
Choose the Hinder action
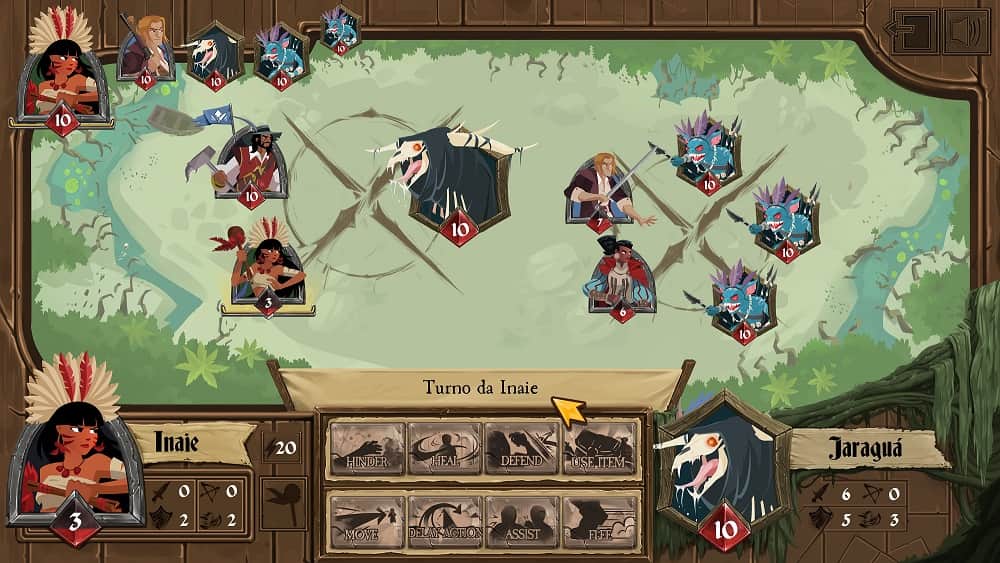pyautogui.click(x=367, y=448)
